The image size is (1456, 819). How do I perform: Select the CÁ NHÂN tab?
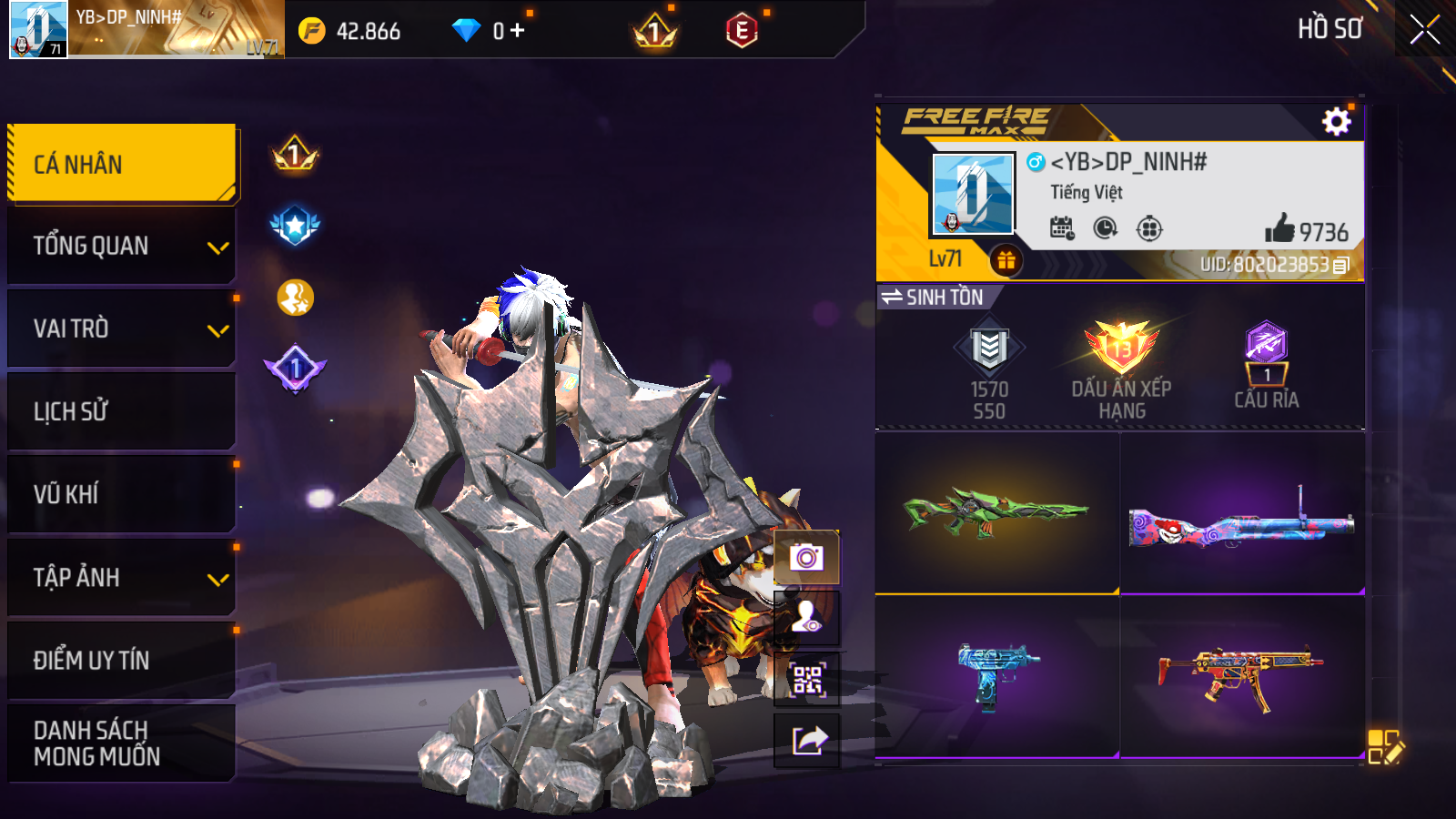click(x=122, y=164)
